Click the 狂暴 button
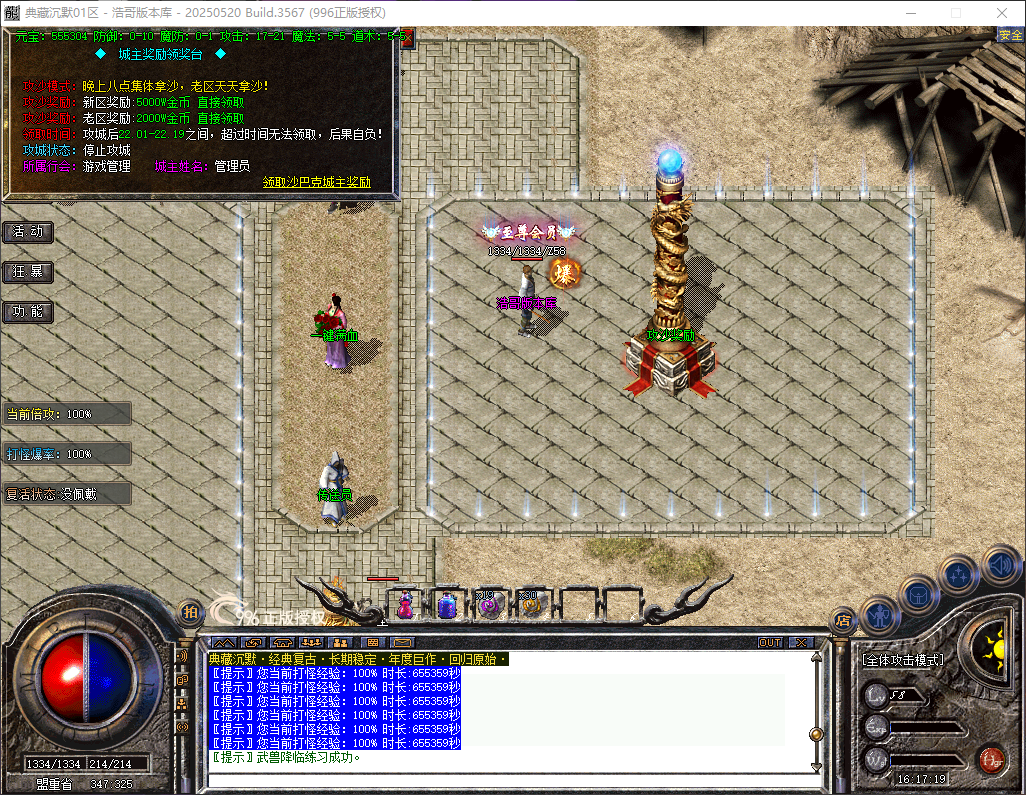Viewport: 1026px width, 795px height. (28, 272)
